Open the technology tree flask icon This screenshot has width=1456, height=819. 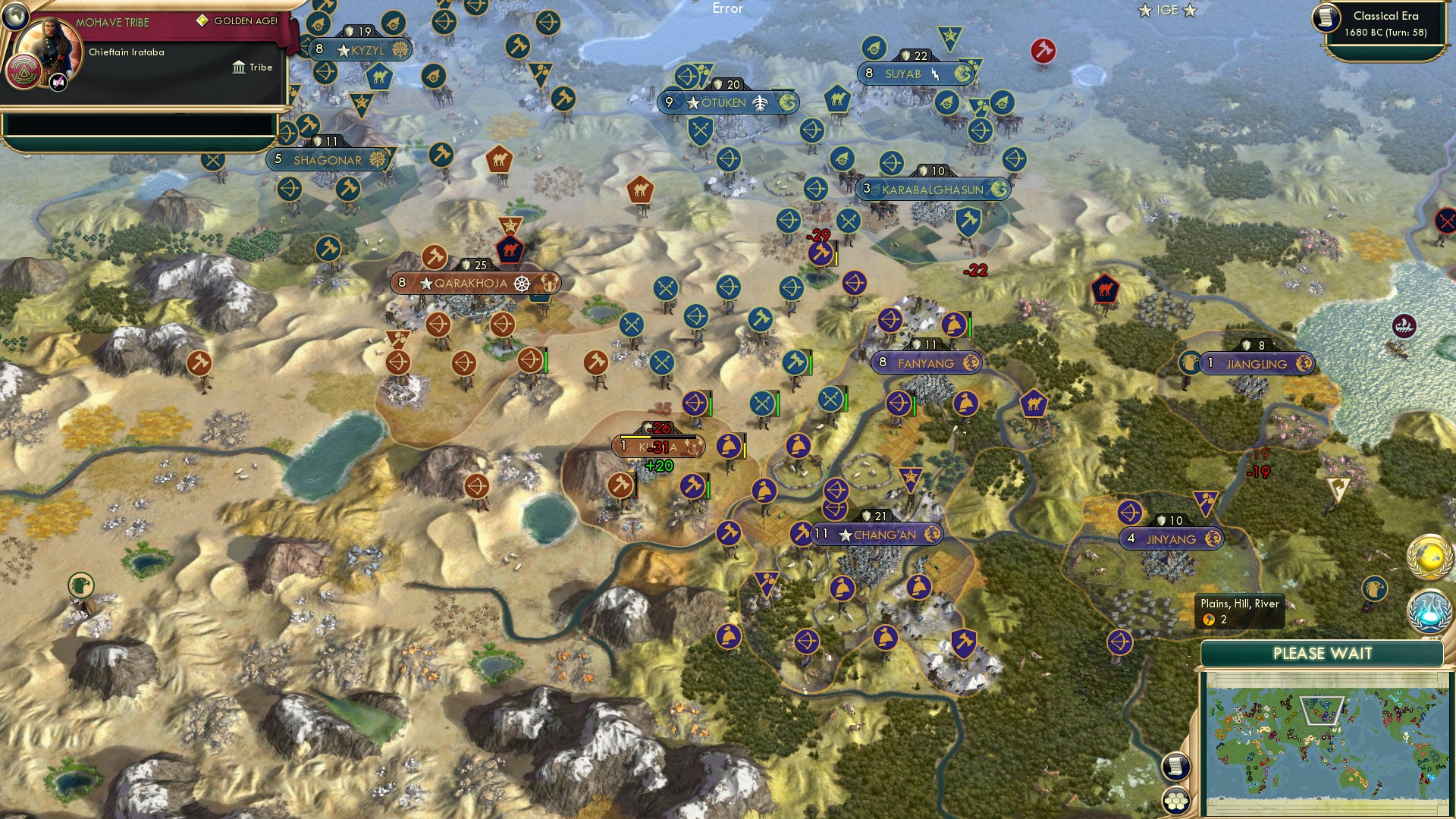click(1429, 610)
